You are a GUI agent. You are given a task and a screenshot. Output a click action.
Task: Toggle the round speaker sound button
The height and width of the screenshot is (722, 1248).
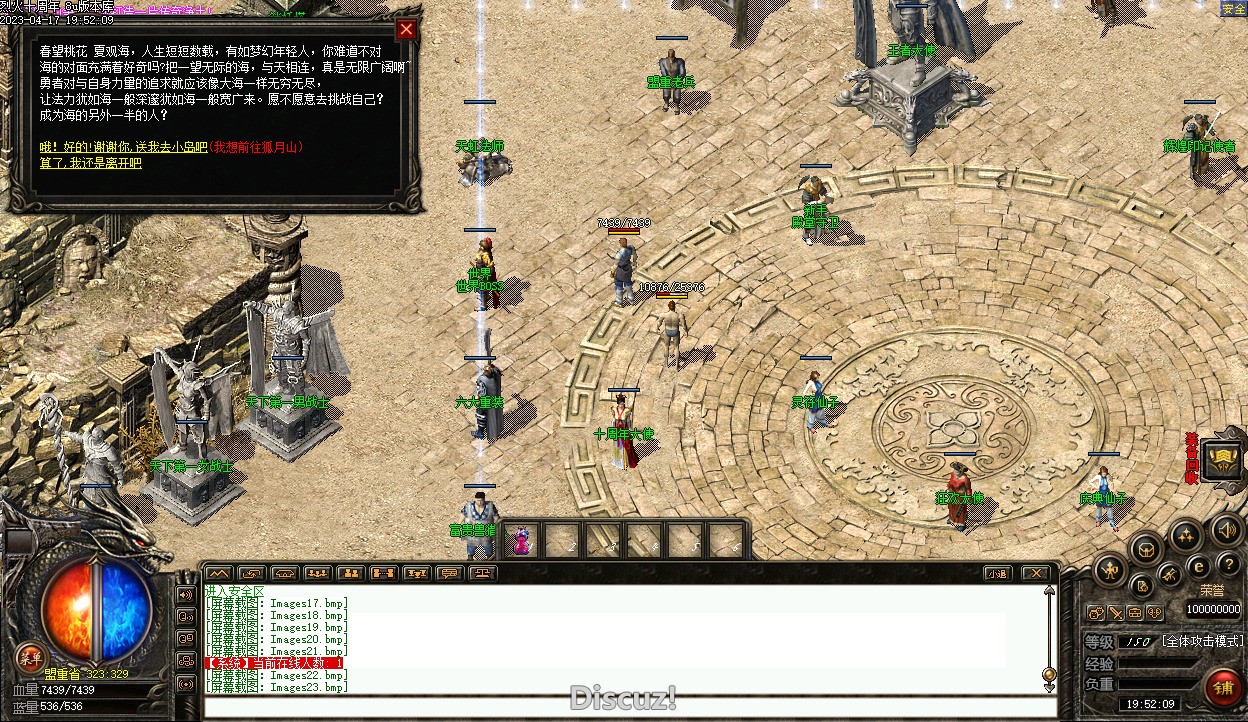click(1226, 529)
